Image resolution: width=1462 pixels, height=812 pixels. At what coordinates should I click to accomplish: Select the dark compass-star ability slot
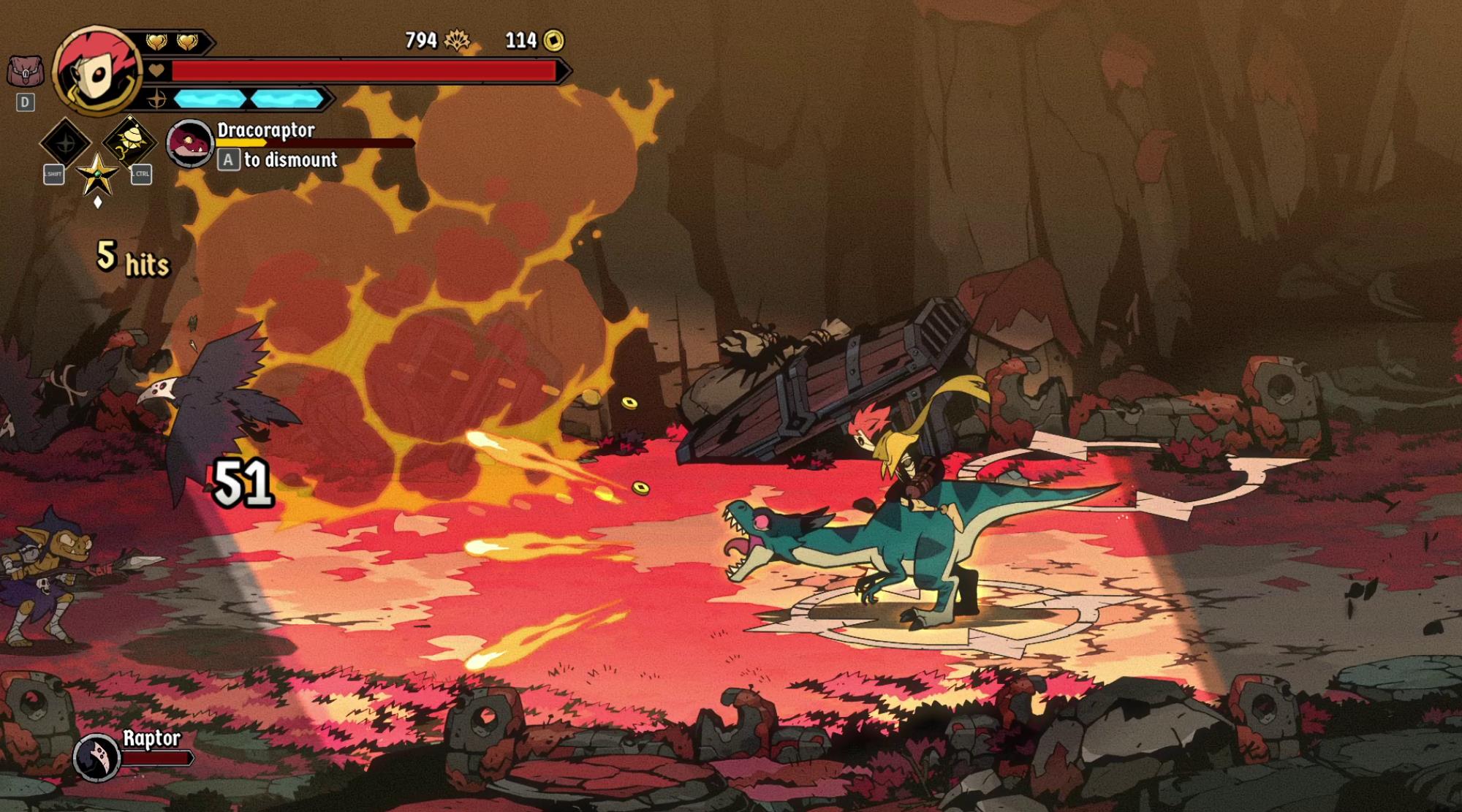pos(65,143)
